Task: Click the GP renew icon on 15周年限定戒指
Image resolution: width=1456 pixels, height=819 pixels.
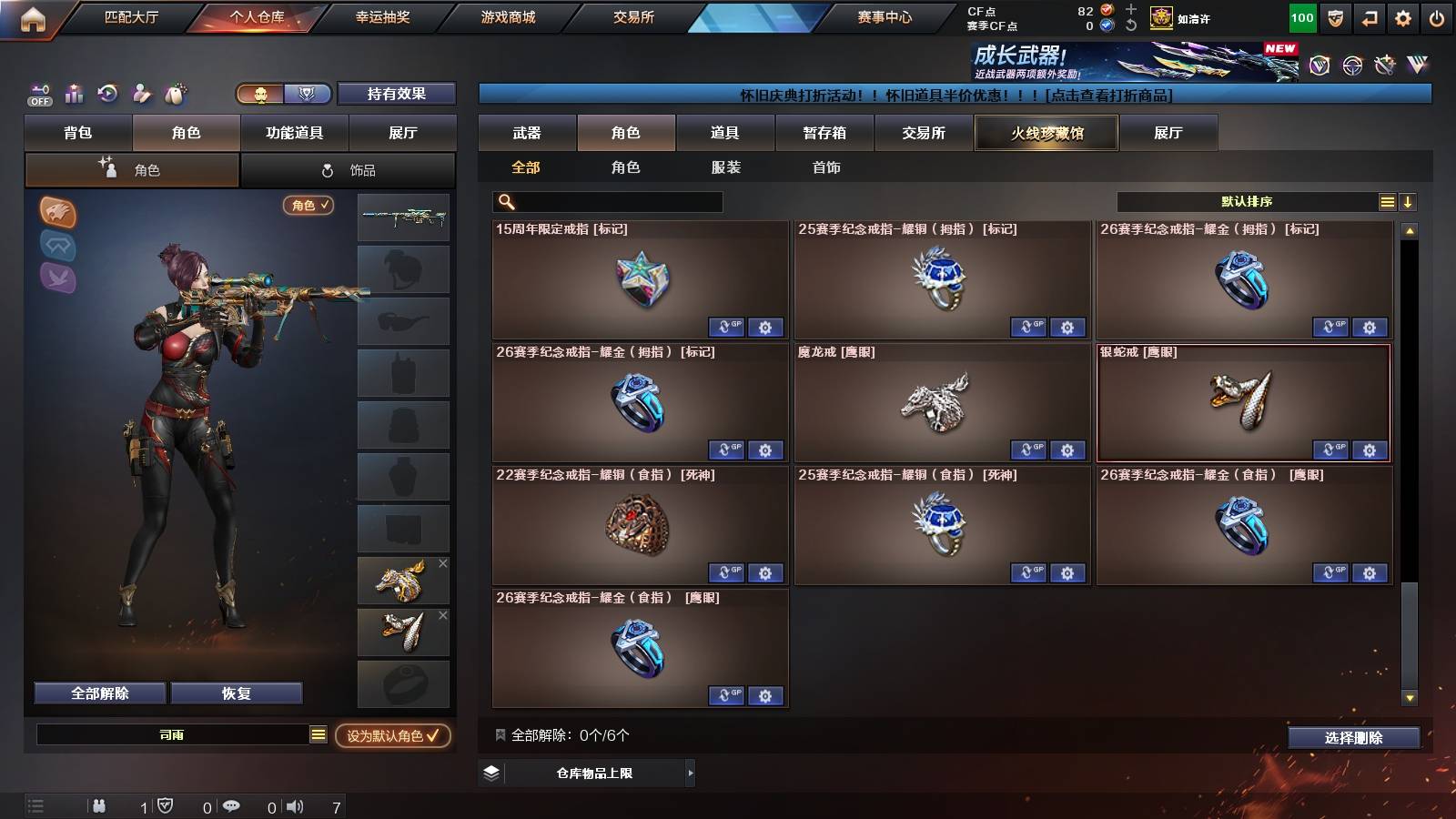Action: click(x=728, y=327)
